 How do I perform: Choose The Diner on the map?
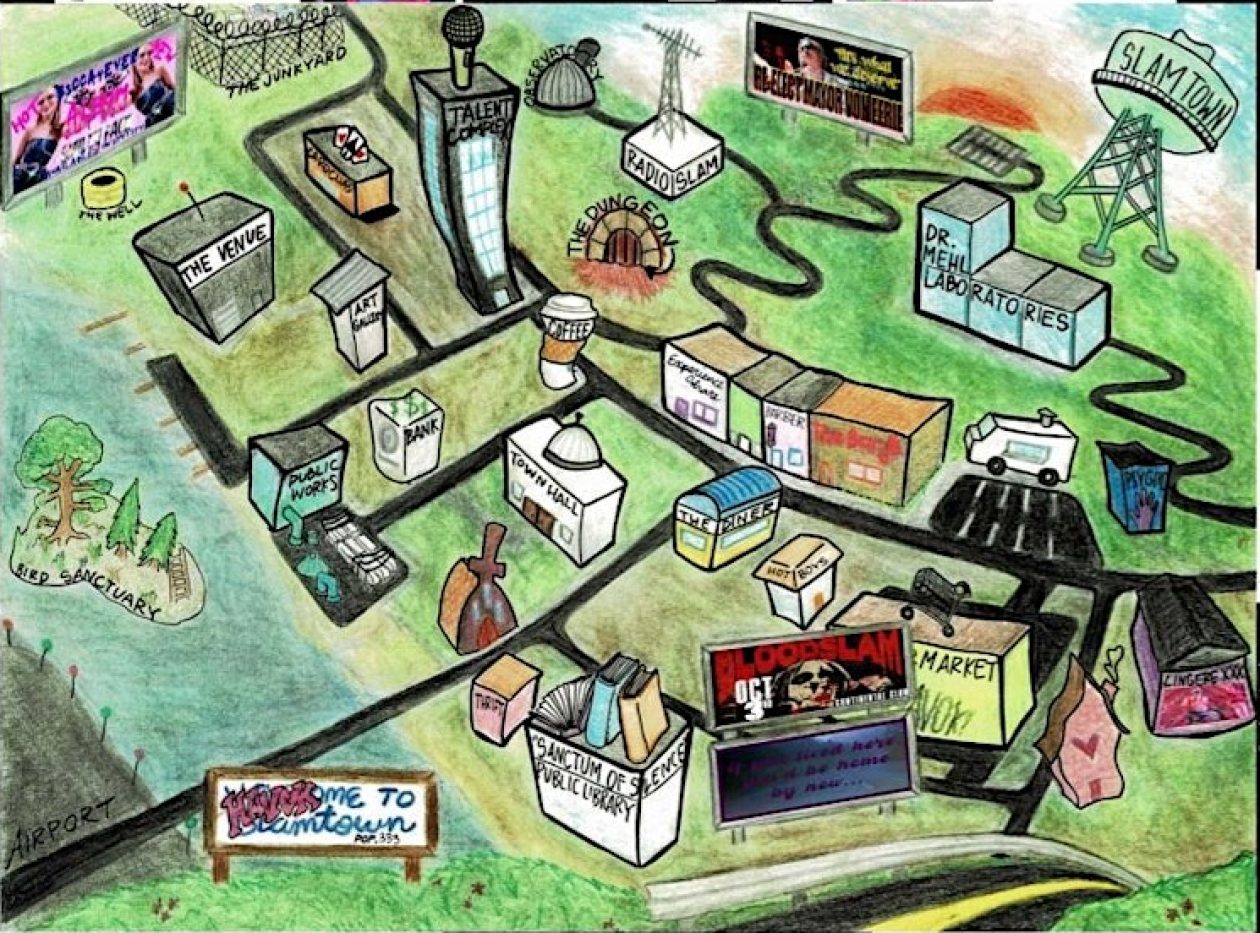[727, 518]
